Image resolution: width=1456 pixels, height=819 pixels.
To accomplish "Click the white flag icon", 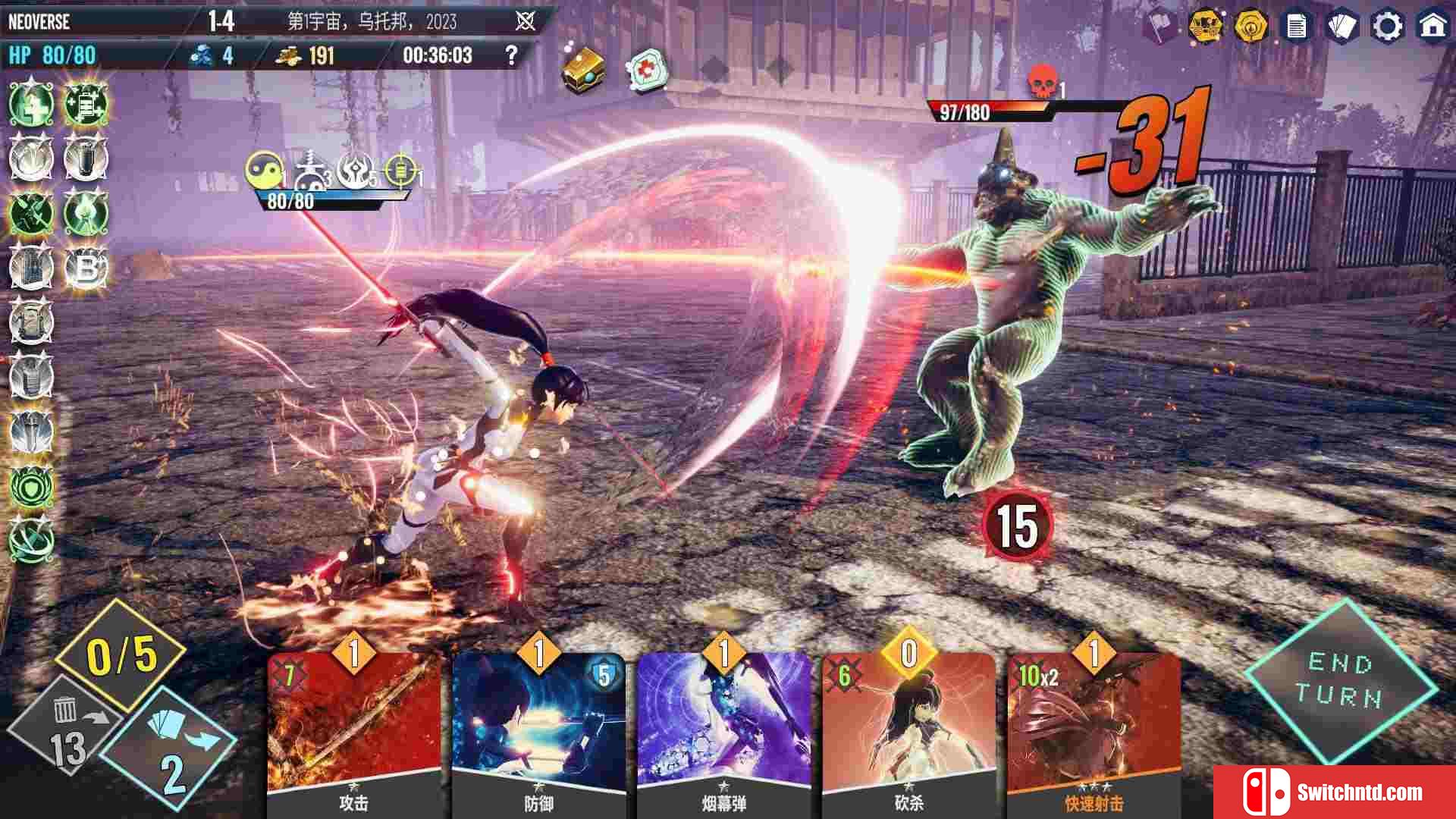I will 1160,27.
